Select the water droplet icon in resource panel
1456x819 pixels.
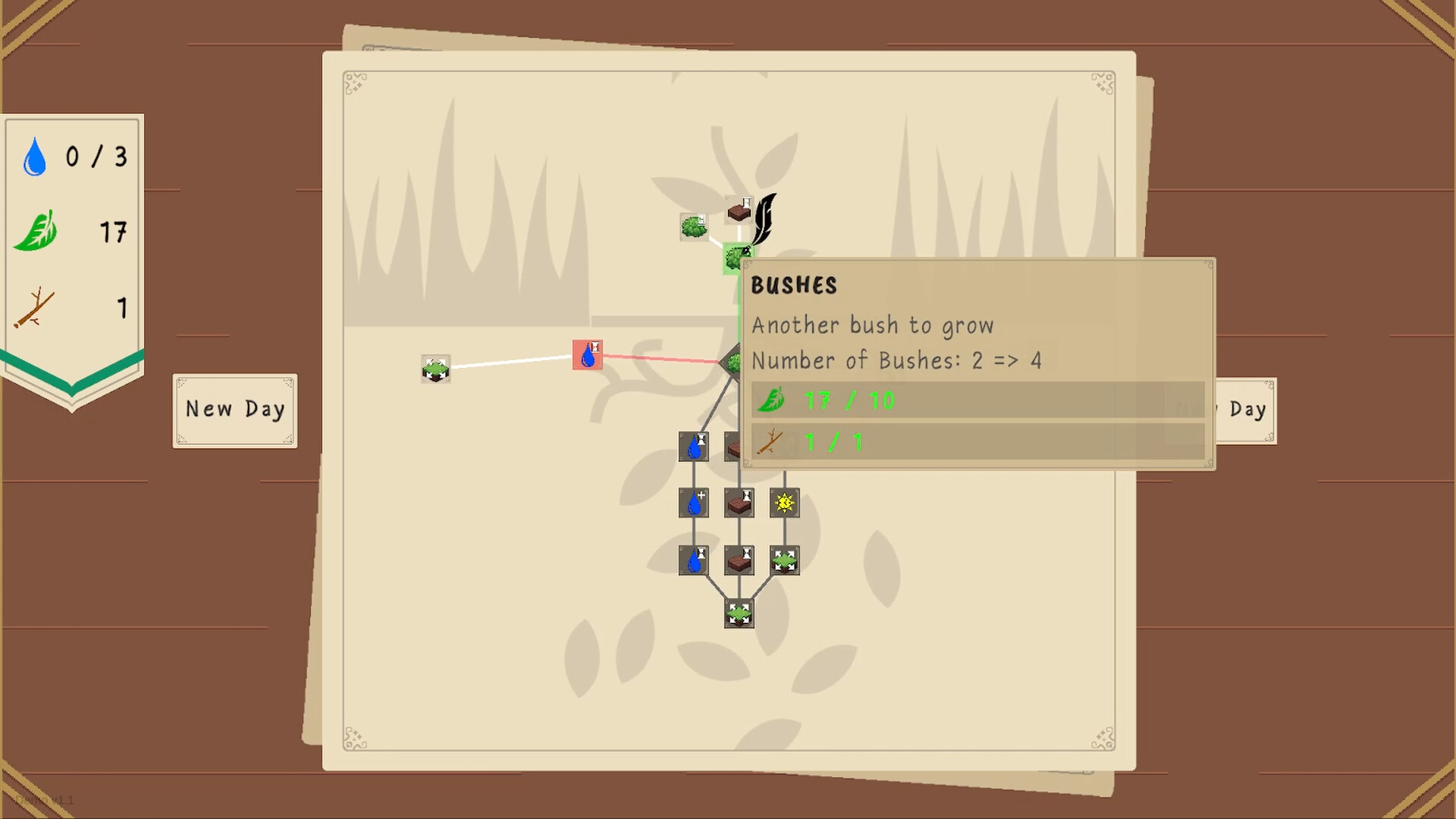point(33,157)
